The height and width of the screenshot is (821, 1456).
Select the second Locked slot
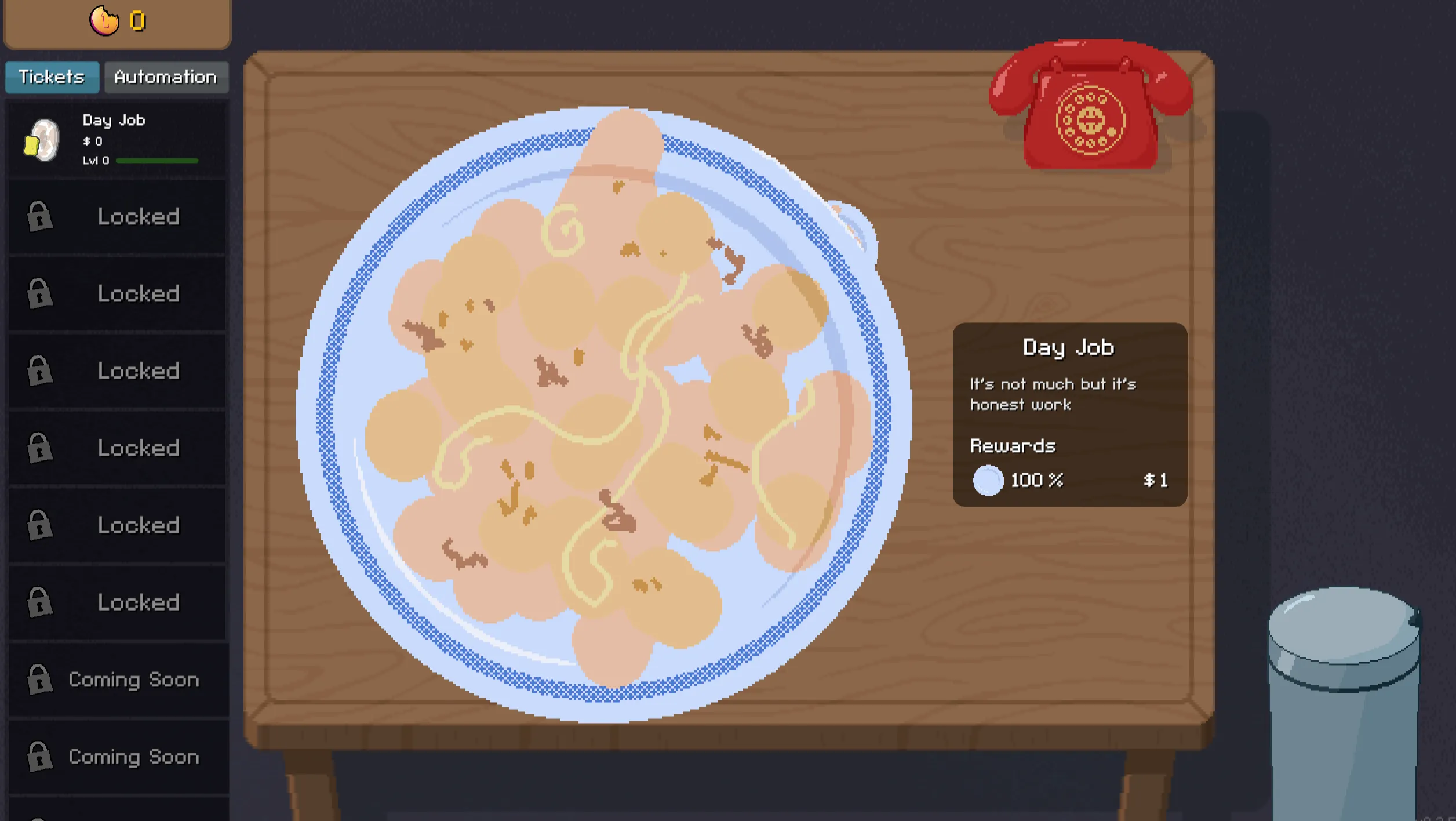116,293
